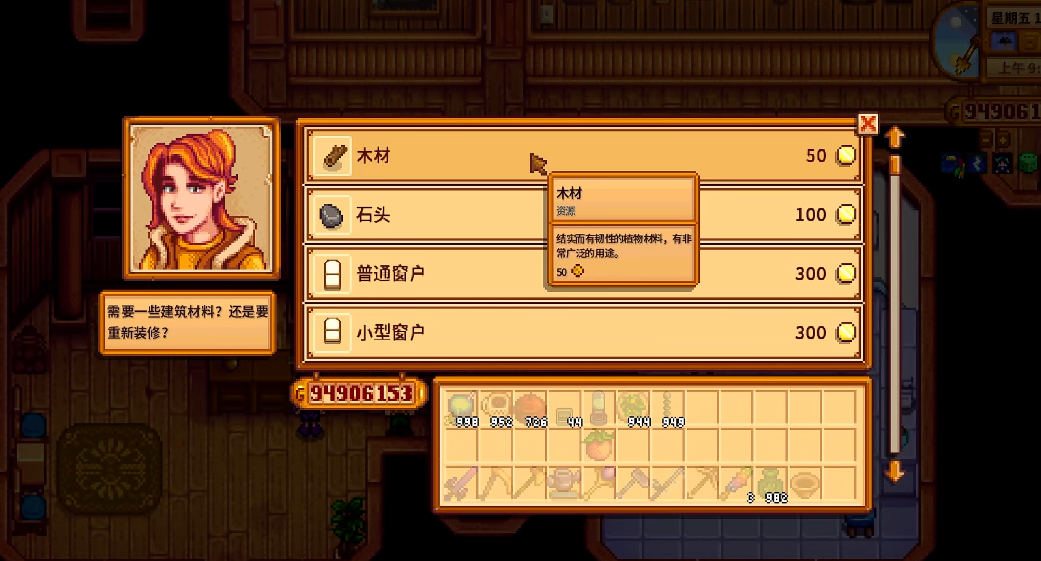Click the shop list's down arrow
This screenshot has height=561, width=1041.
point(895,471)
